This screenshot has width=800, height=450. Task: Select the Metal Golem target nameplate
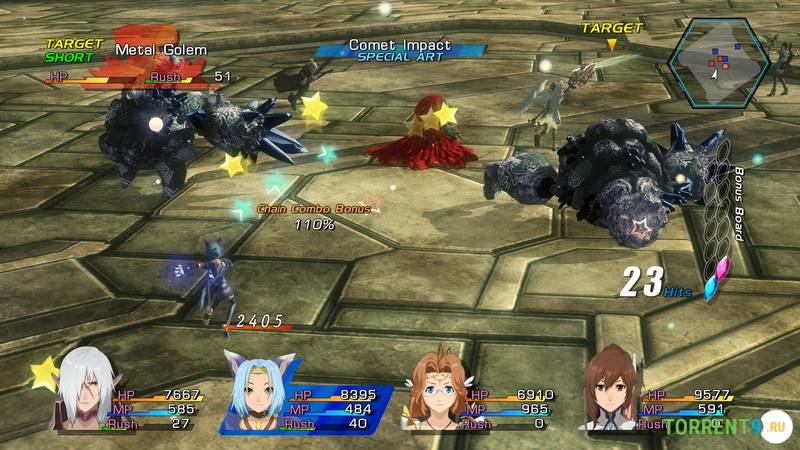tap(160, 50)
